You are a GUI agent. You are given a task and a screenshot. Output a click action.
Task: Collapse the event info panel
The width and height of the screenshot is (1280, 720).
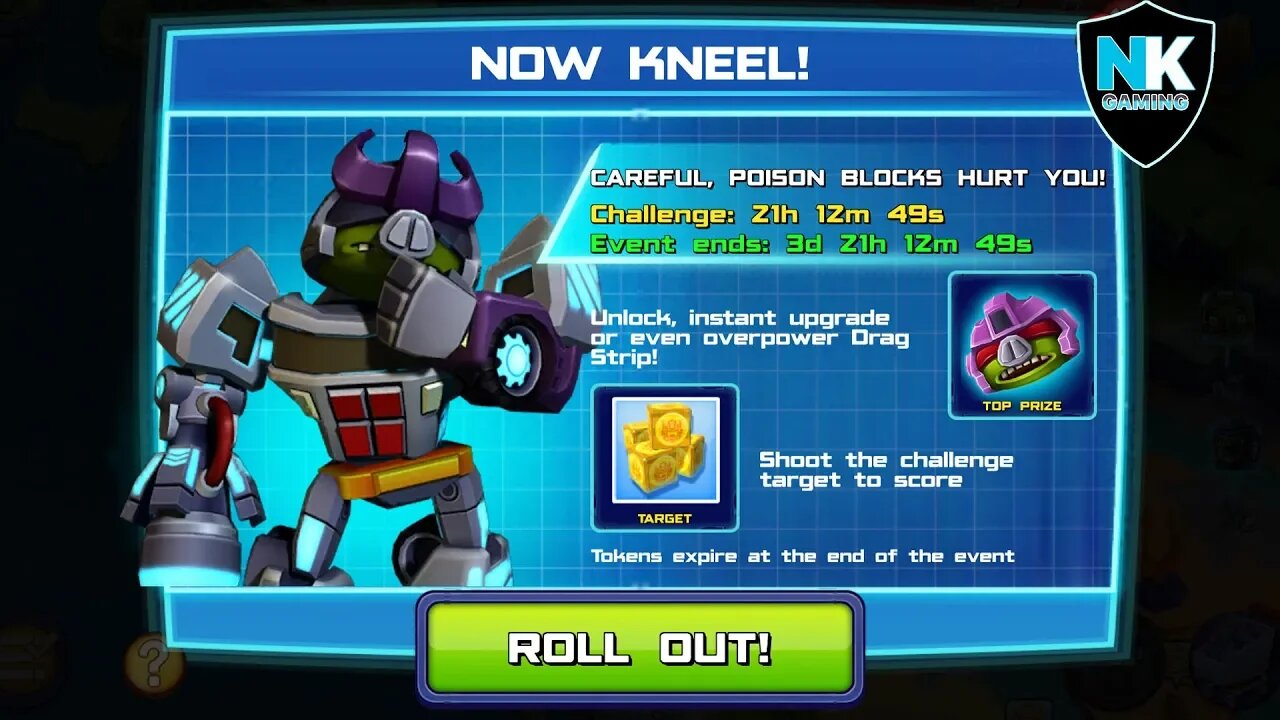pyautogui.click(x=640, y=350)
